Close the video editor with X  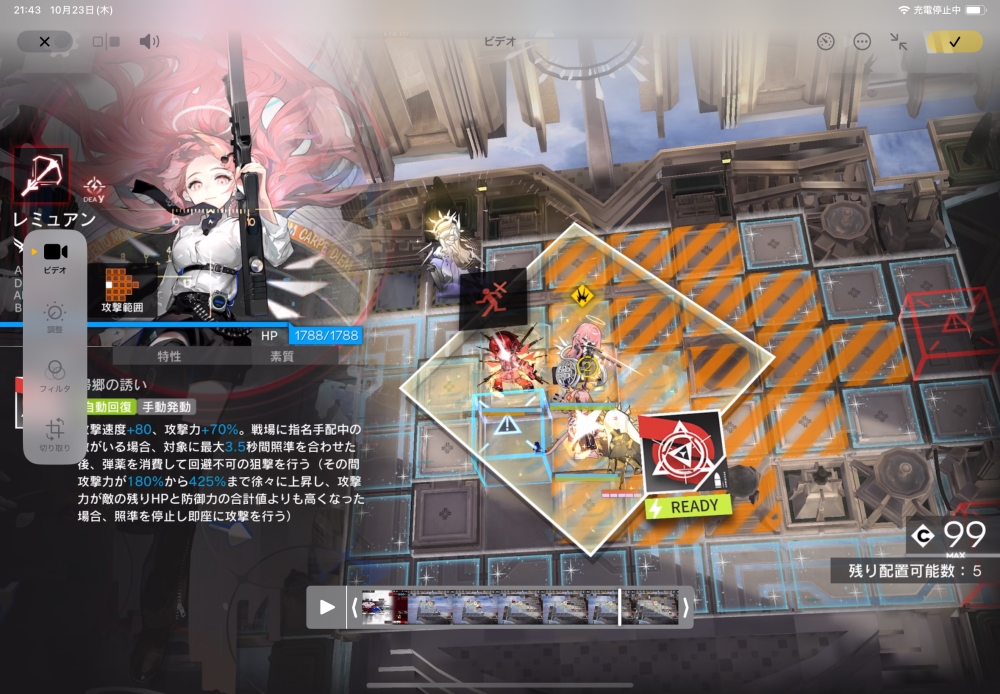point(44,41)
